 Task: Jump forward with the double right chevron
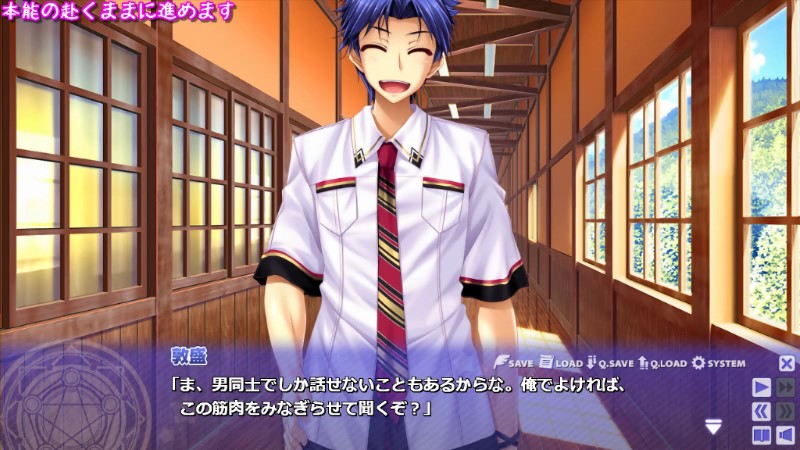786,411
